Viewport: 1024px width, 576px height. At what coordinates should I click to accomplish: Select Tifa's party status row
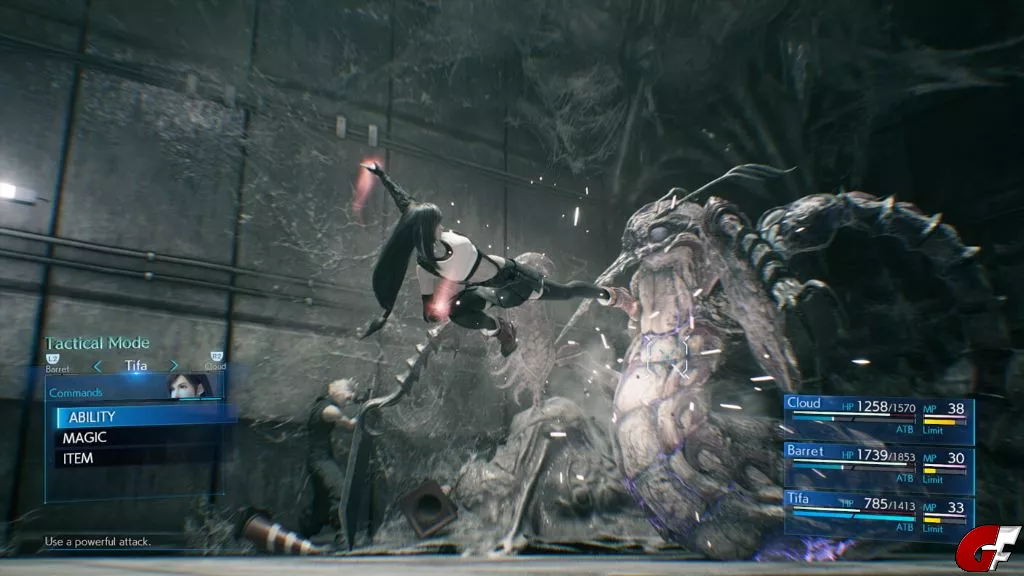878,512
